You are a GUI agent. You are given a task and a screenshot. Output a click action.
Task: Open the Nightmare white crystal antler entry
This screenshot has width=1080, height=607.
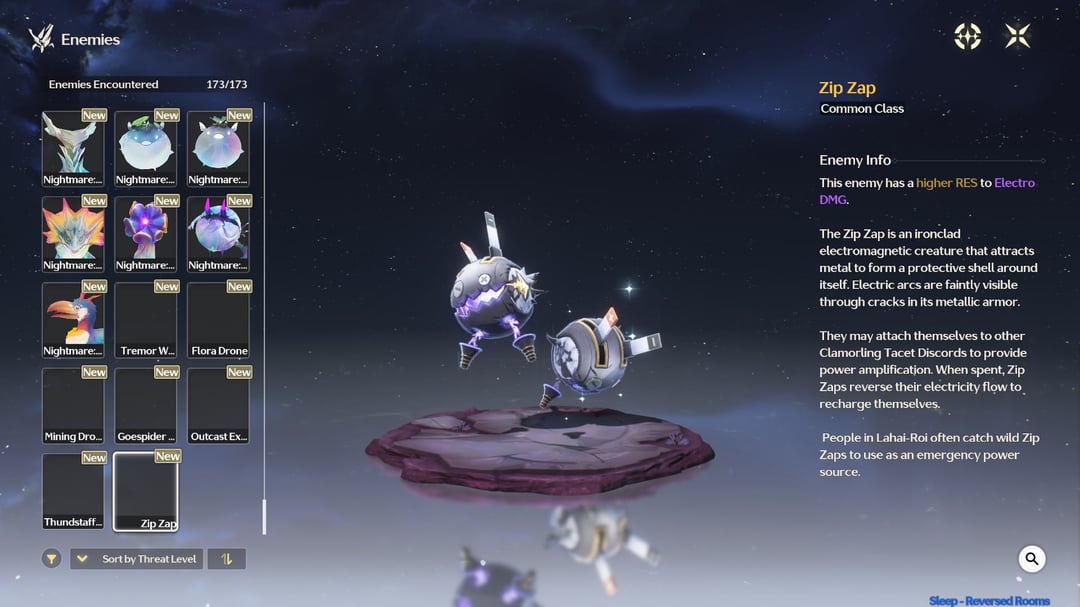[x=73, y=148]
